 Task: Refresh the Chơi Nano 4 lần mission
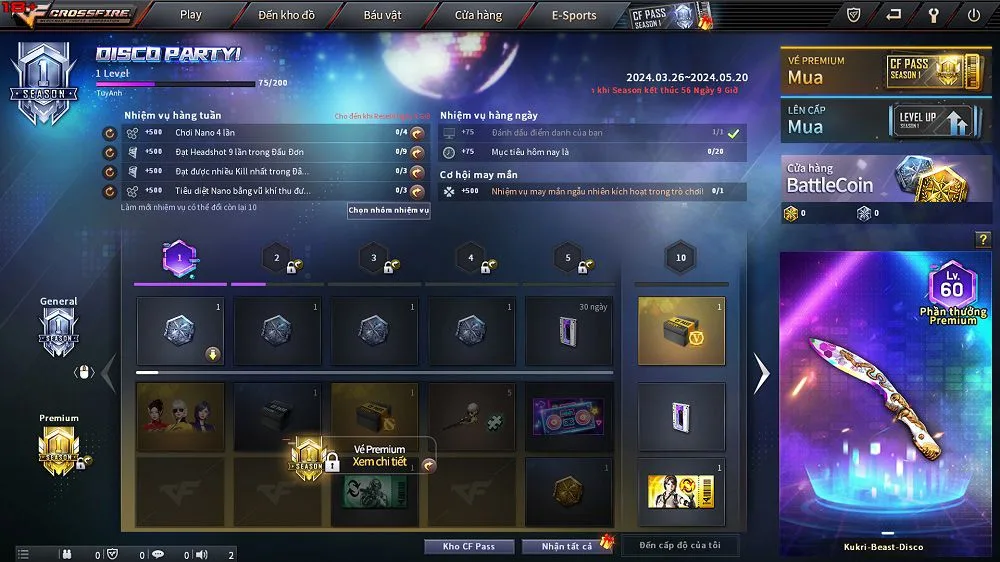(x=109, y=133)
